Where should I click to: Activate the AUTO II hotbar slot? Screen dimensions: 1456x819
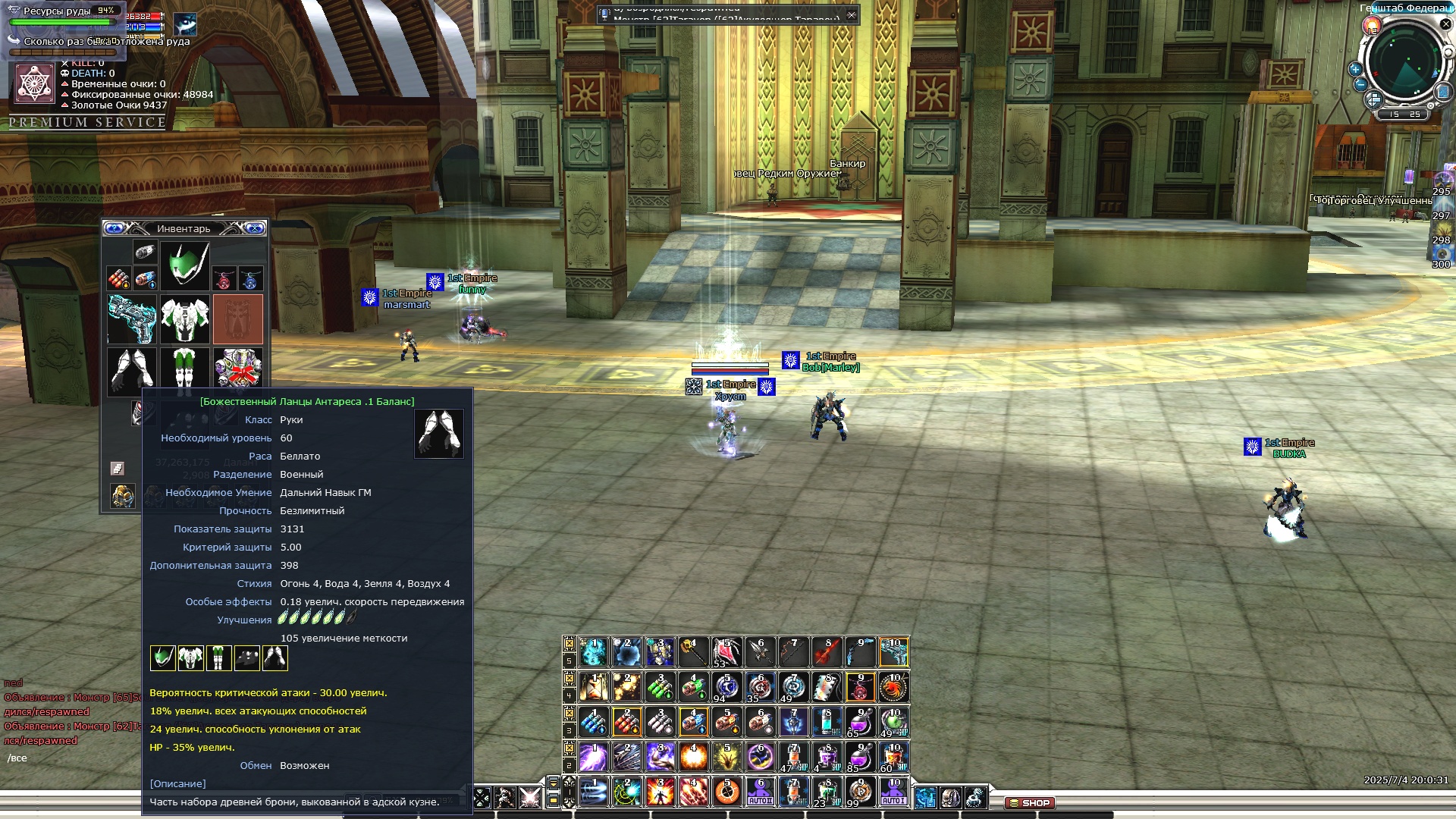coord(761,792)
